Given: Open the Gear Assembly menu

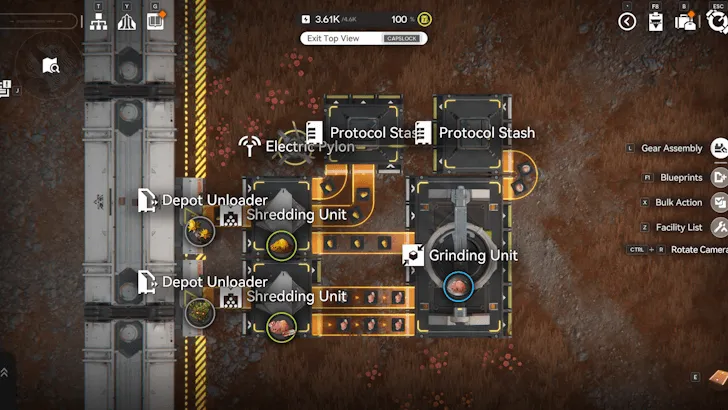Looking at the screenshot, I should pos(718,148).
